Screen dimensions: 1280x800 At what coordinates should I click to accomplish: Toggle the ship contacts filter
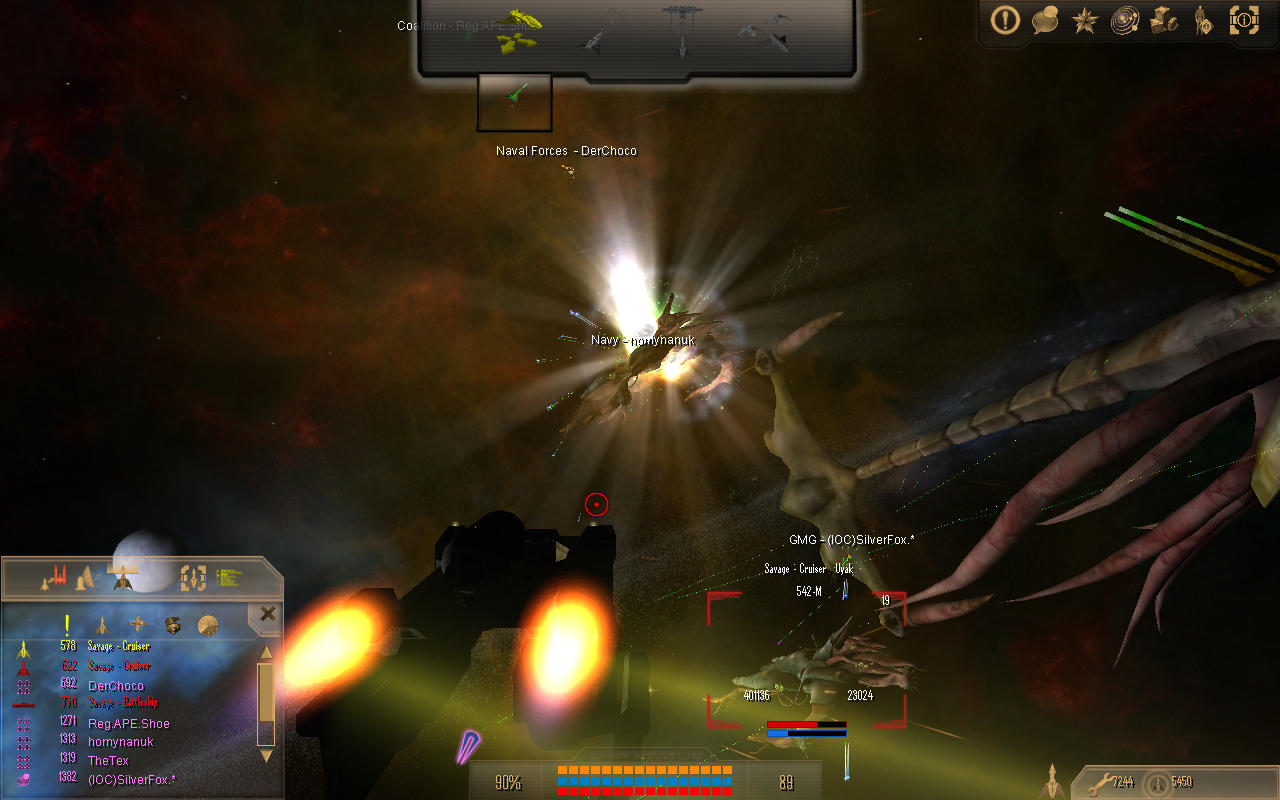point(101,625)
